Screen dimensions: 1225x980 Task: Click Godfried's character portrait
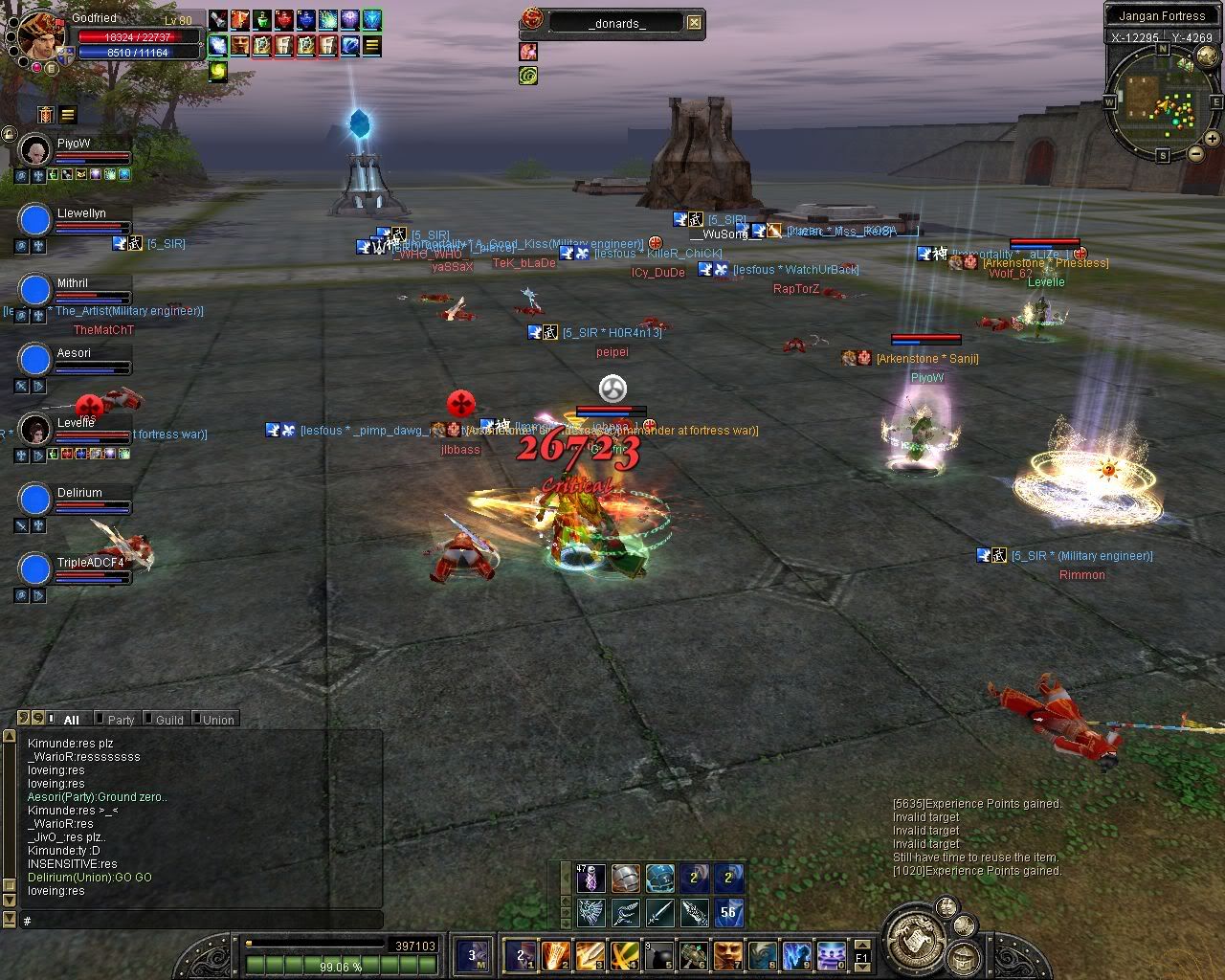click(x=41, y=35)
